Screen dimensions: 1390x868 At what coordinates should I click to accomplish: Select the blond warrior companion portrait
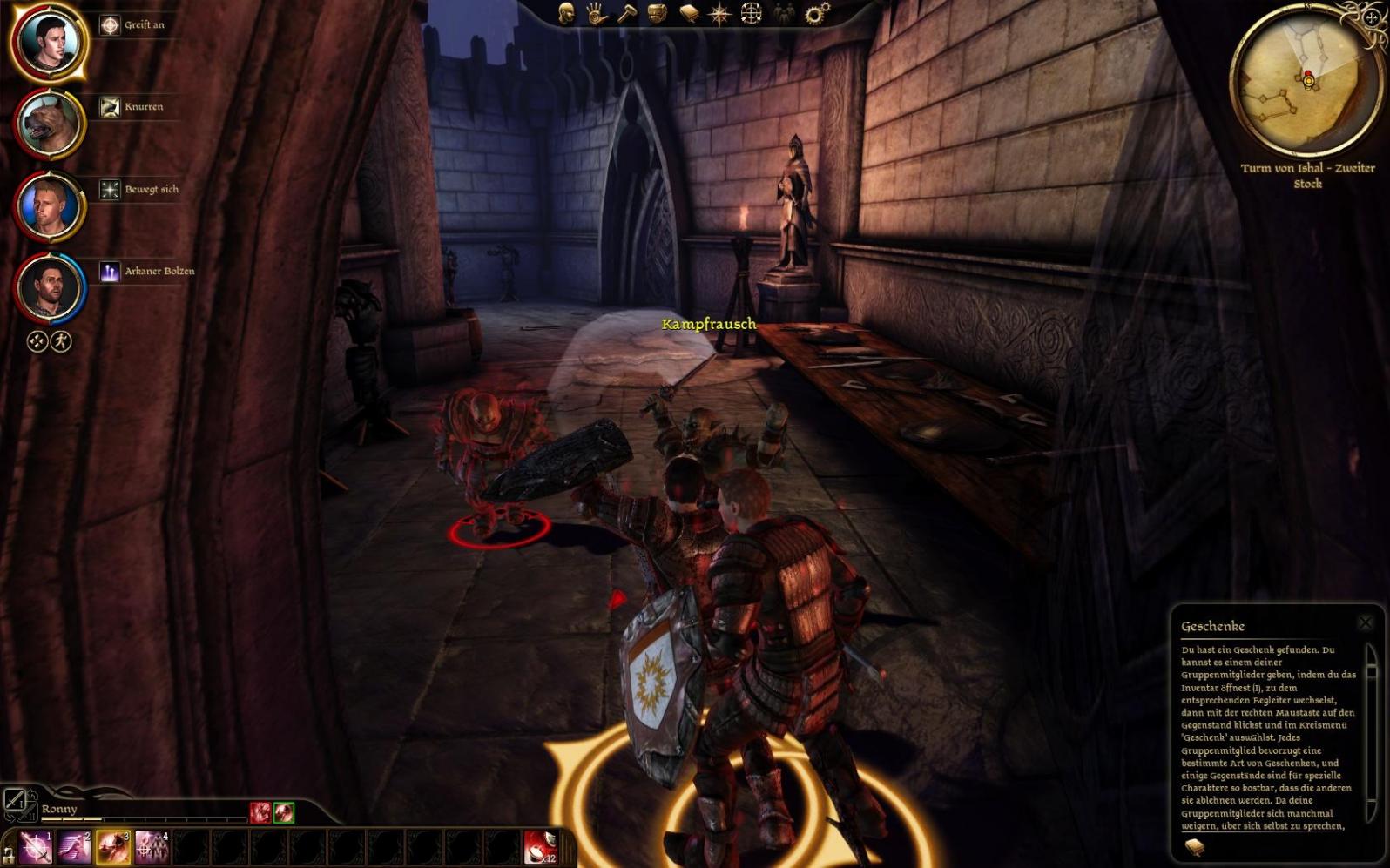click(49, 205)
